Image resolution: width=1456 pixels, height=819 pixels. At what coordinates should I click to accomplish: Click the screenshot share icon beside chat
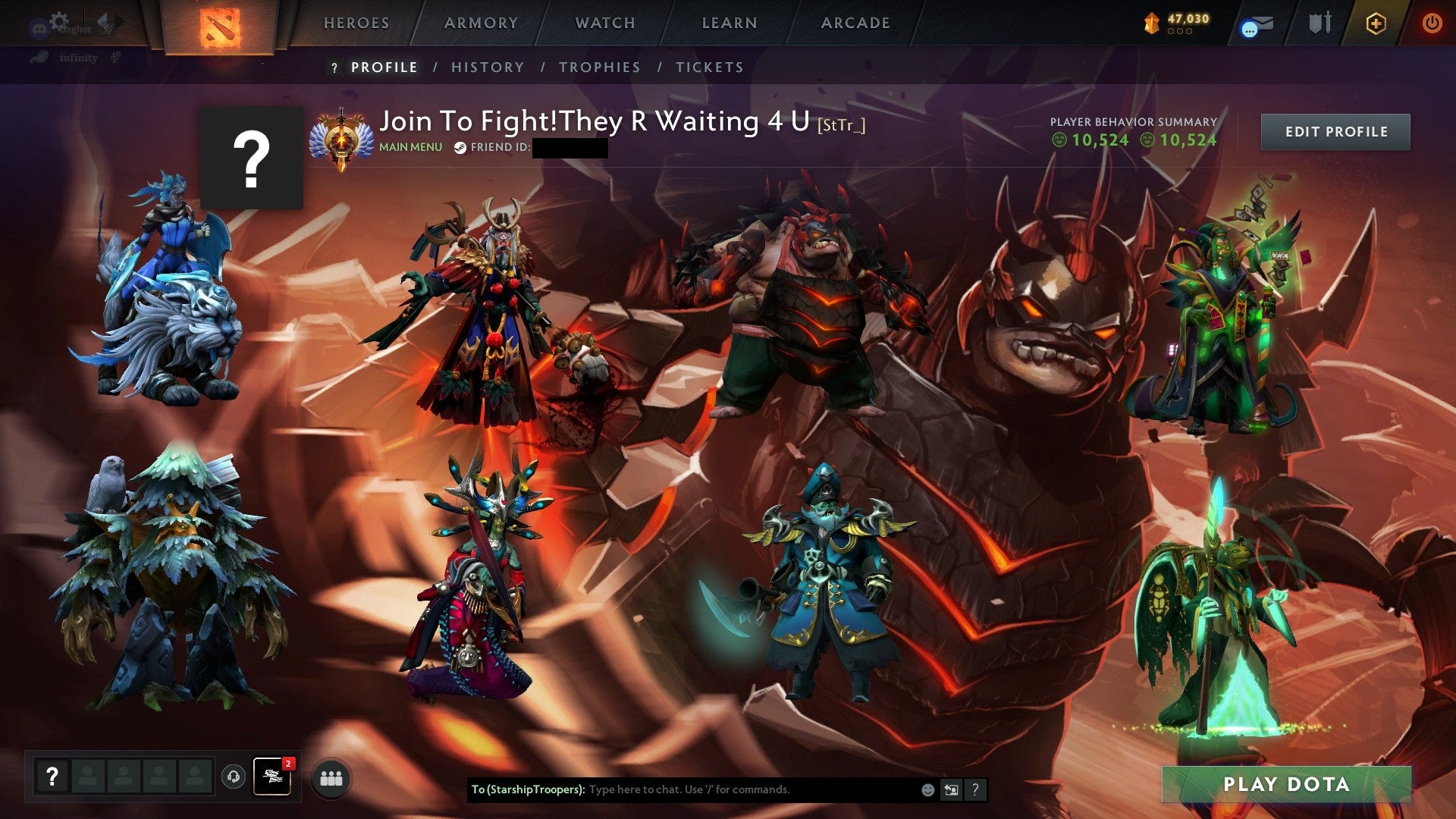(951, 789)
